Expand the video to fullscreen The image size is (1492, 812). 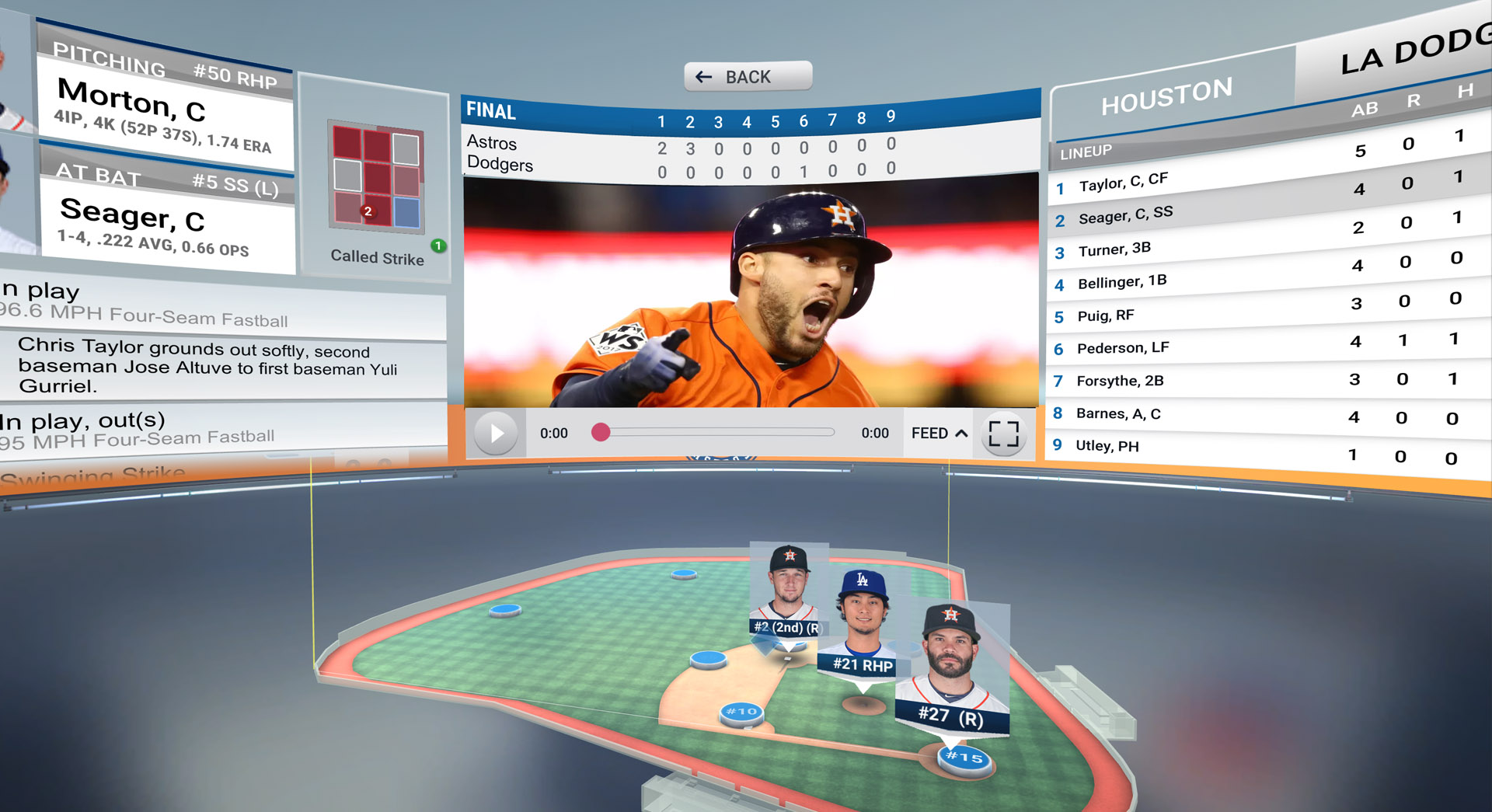click(1003, 433)
